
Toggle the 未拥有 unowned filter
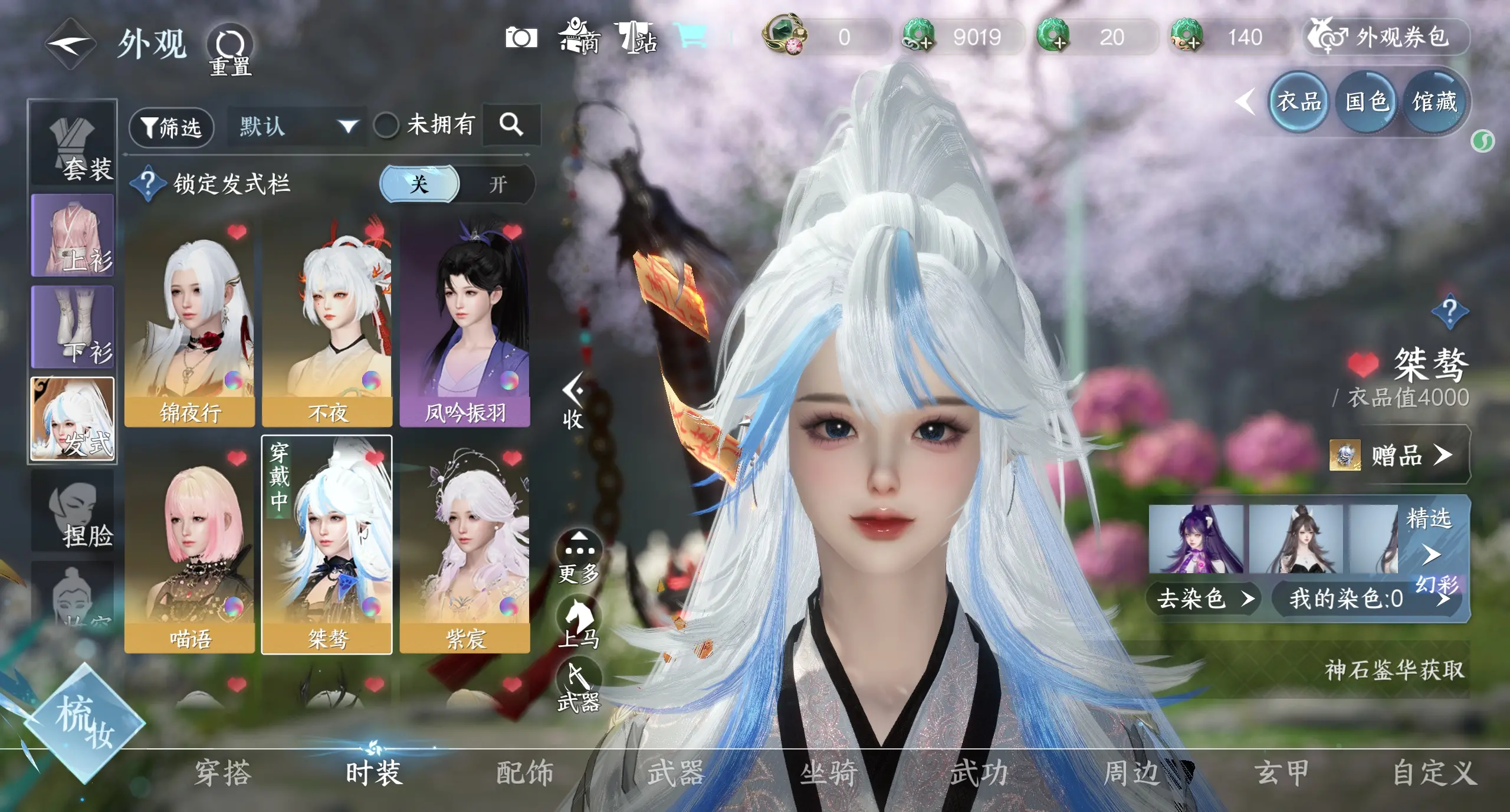387,126
